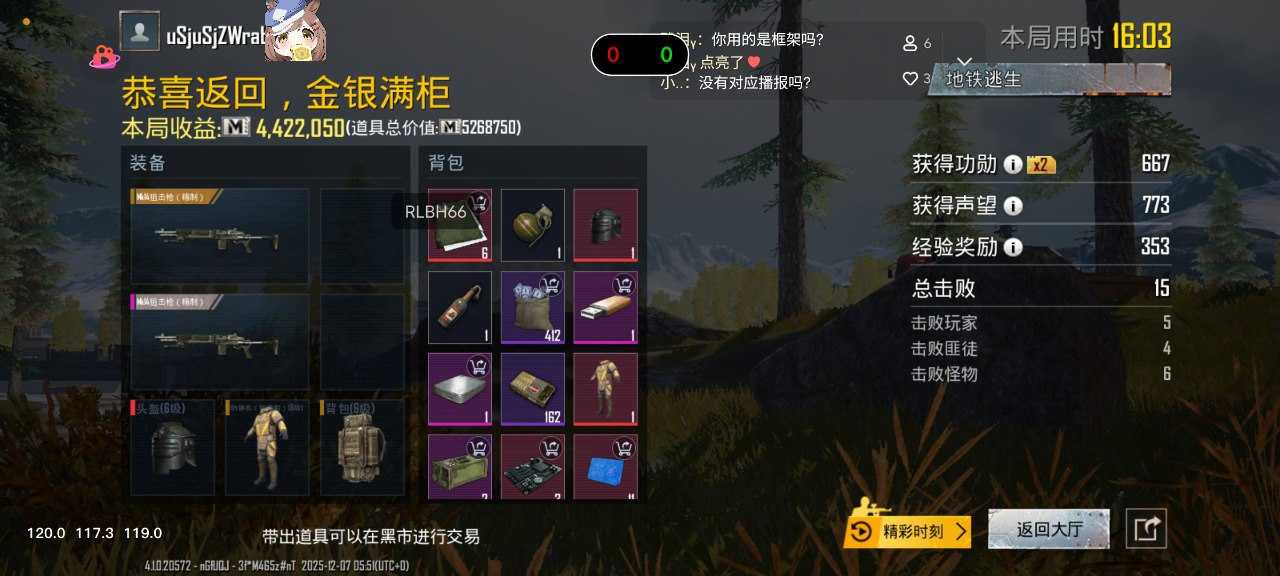This screenshot has width=1280, height=576.
Task: Return to lobby with 返回大厅 button
Action: (1048, 529)
